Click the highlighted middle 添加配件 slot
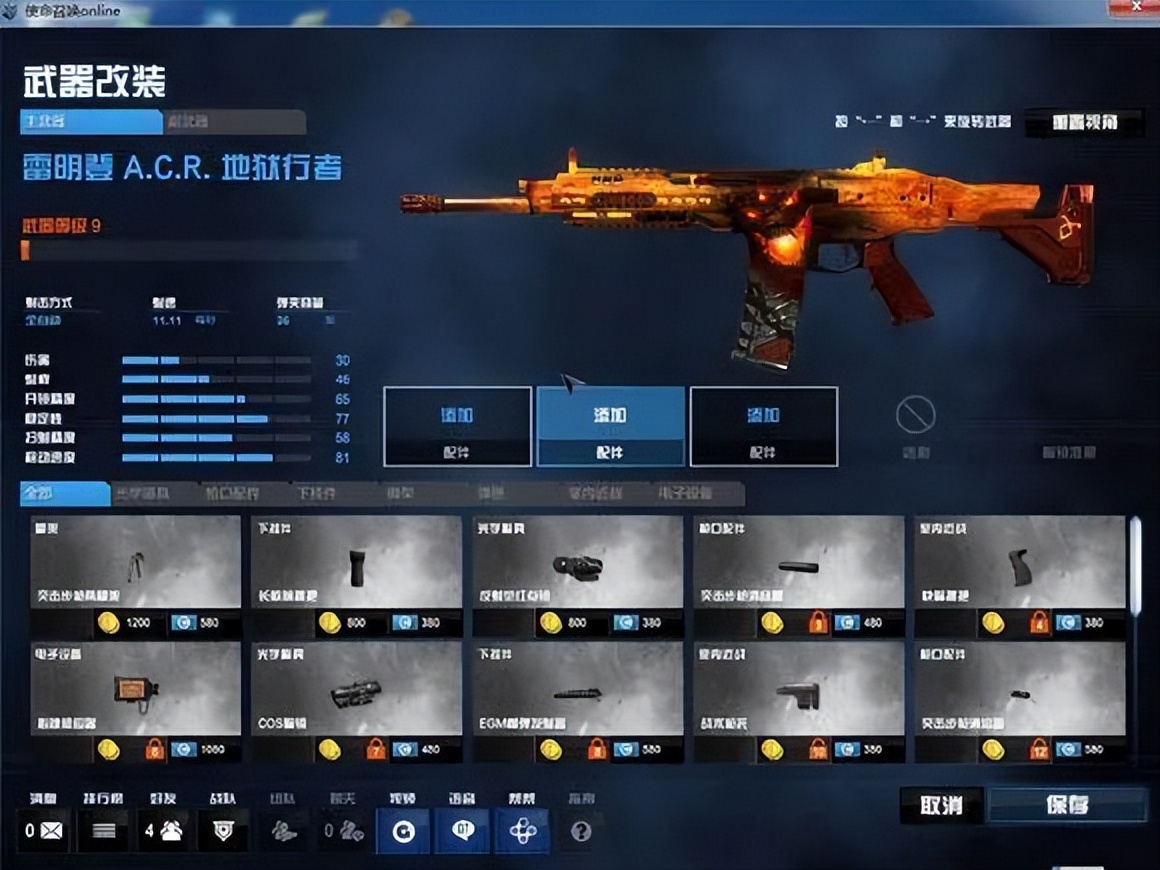Screen dimensions: 1160x870 click(x=610, y=427)
